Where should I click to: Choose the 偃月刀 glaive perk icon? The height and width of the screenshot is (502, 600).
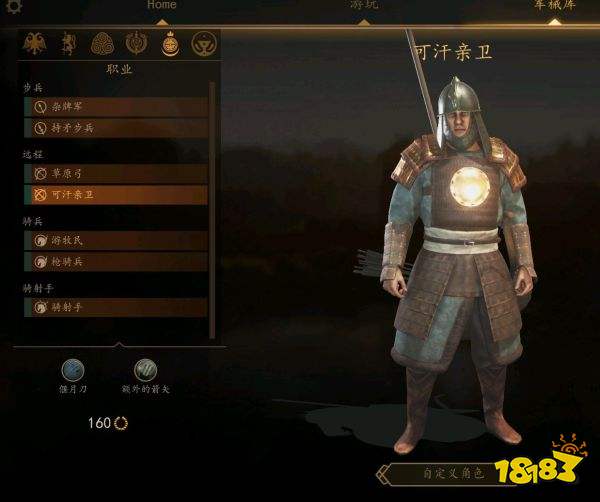tap(74, 369)
